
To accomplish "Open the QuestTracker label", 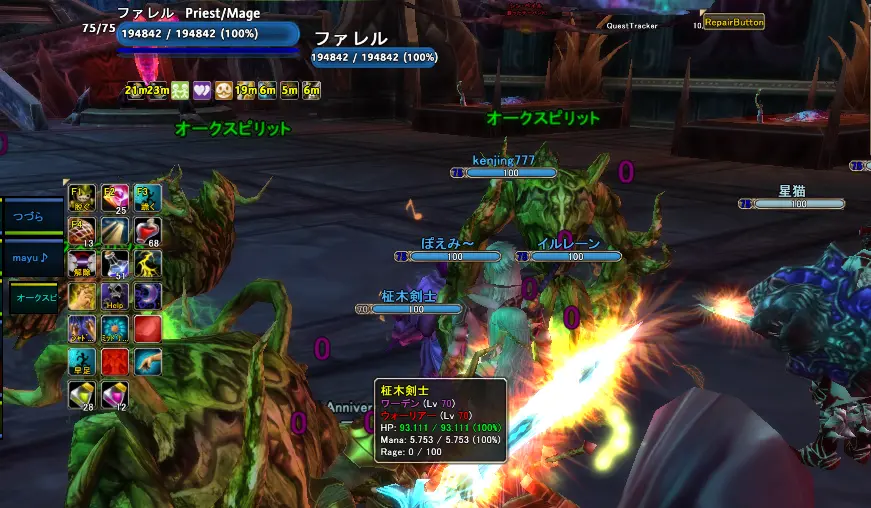I will (x=632, y=26).
